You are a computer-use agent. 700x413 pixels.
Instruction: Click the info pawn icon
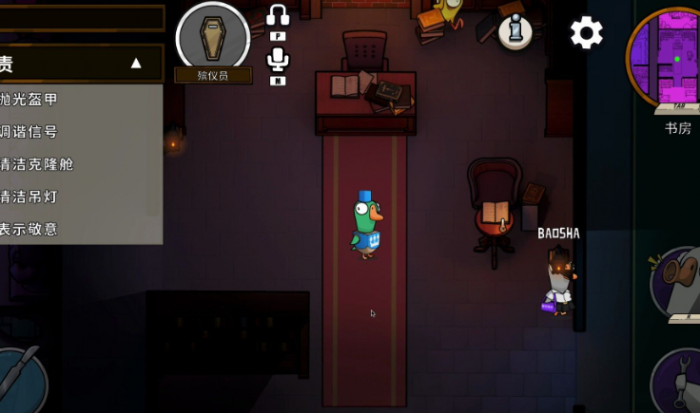(515, 32)
